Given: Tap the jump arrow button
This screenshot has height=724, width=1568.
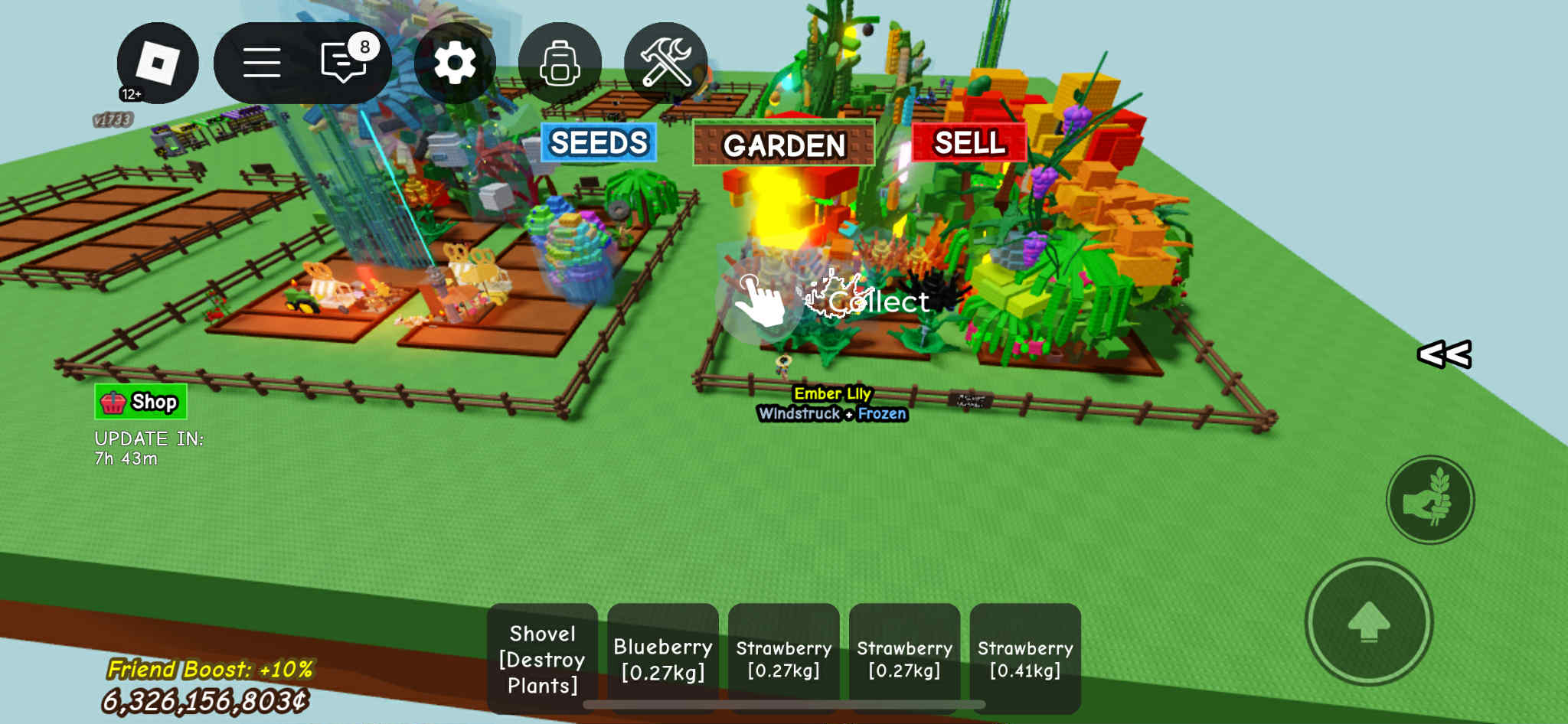Looking at the screenshot, I should 1368,621.
